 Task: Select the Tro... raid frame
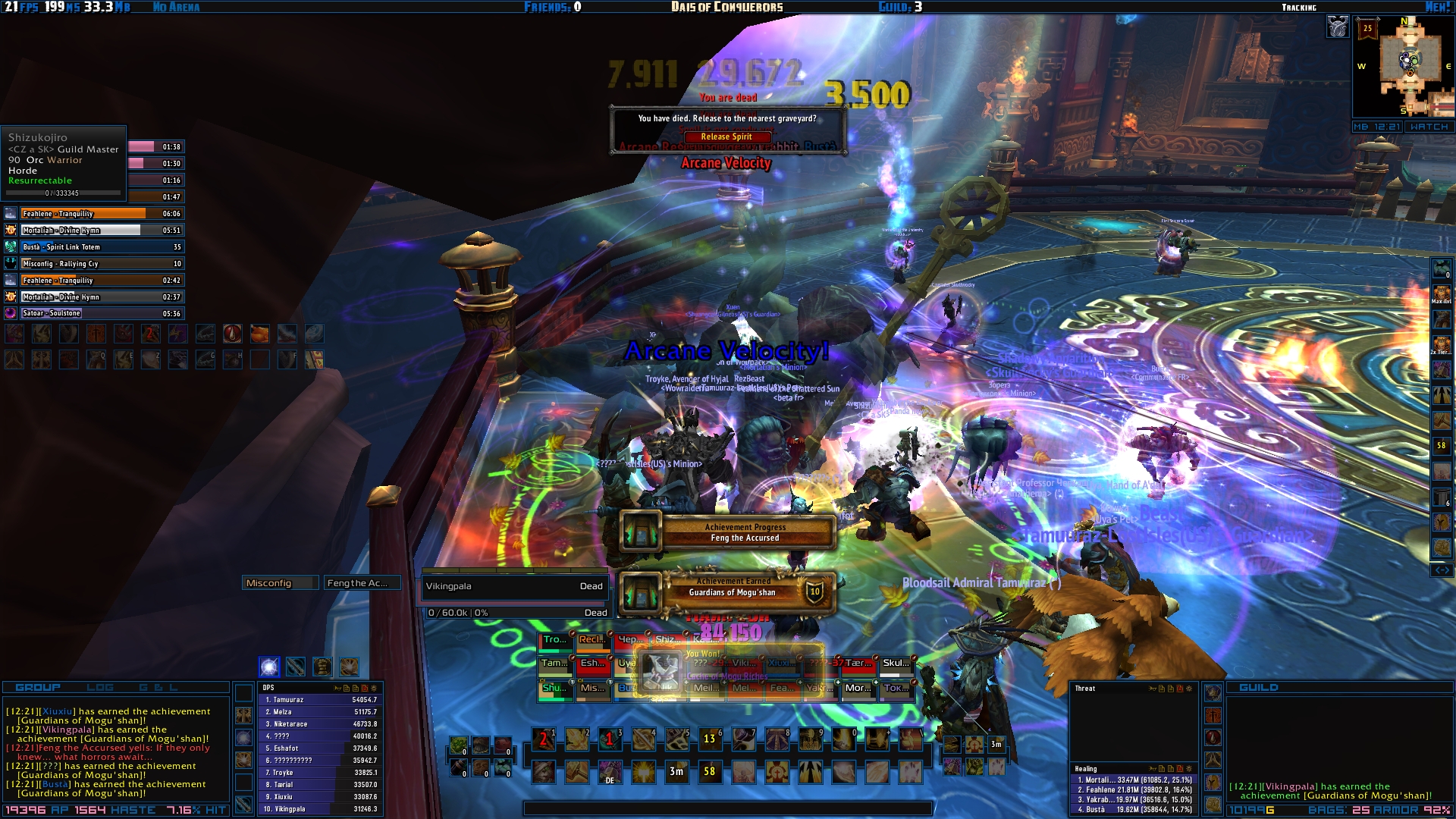click(555, 641)
